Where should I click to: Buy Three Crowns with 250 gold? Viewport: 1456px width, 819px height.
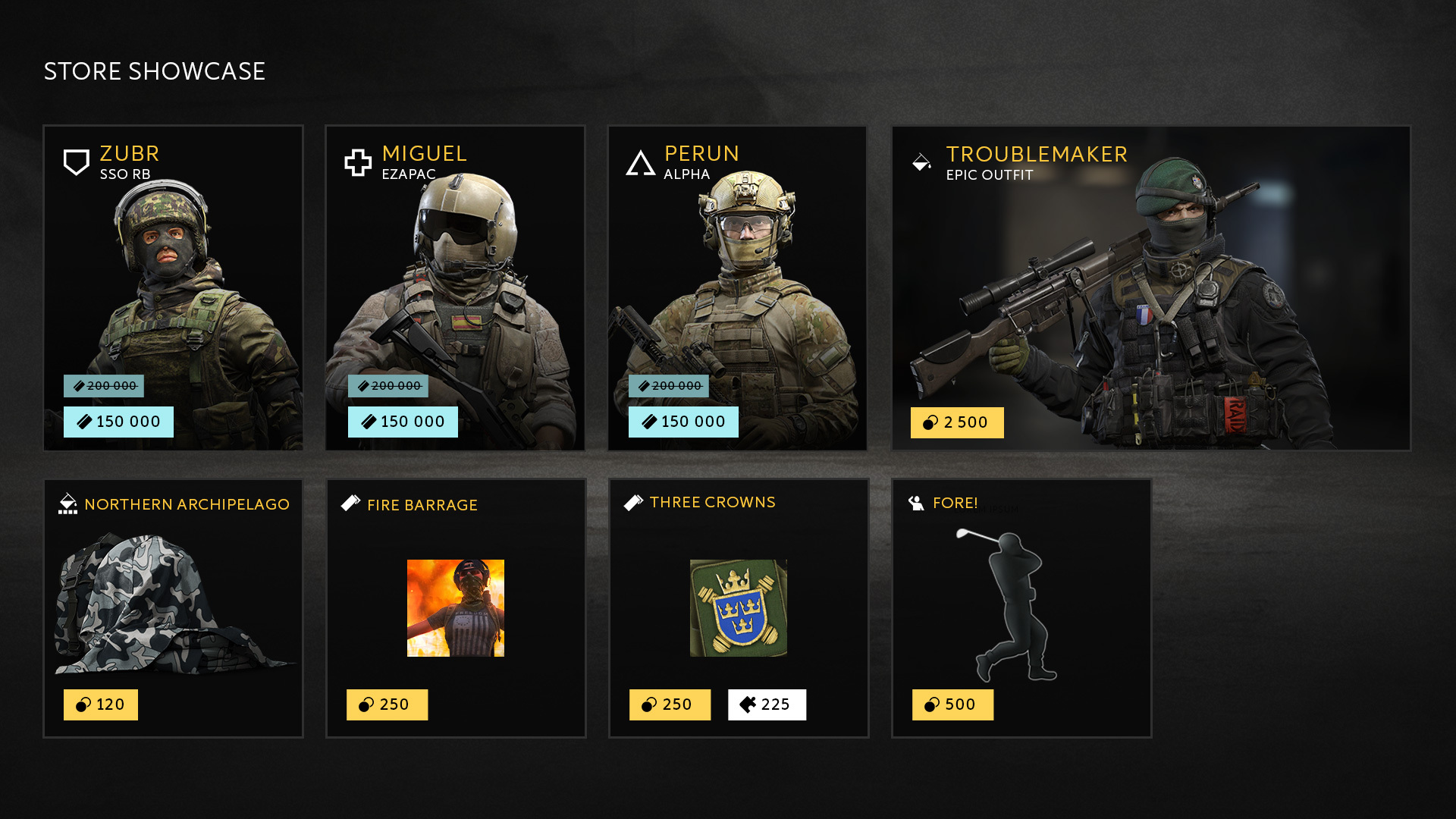click(x=670, y=704)
